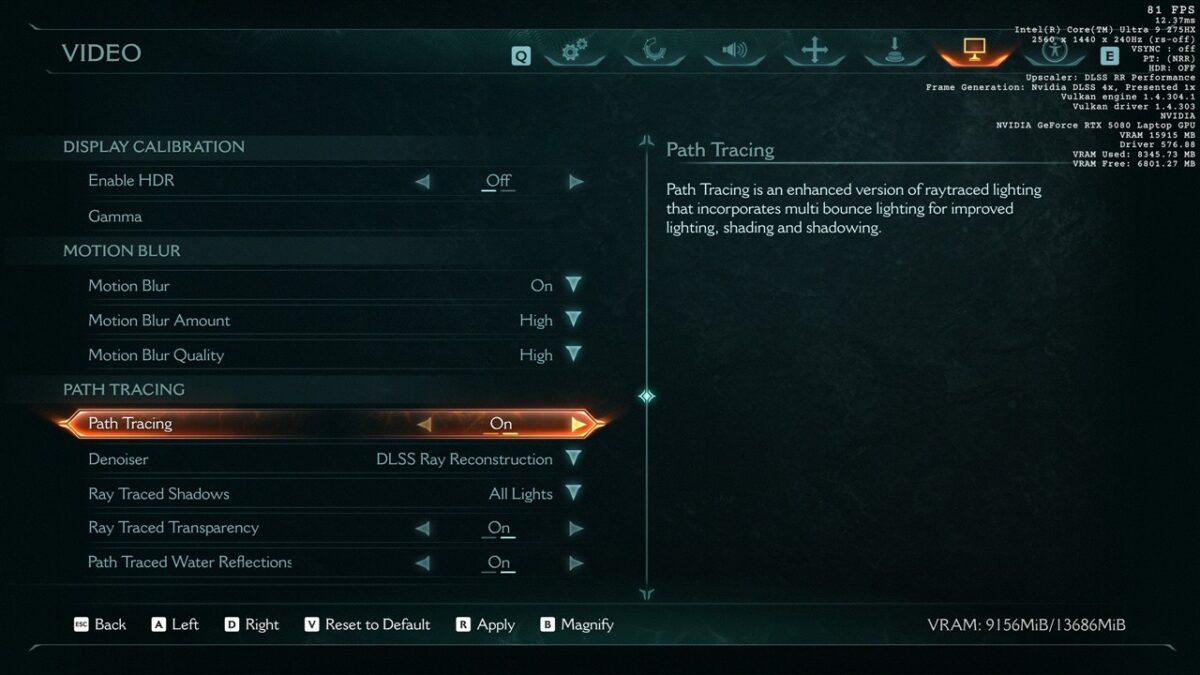Viewport: 1200px width, 675px height.
Task: Select the monitor video tab
Action: pyautogui.click(x=974, y=49)
